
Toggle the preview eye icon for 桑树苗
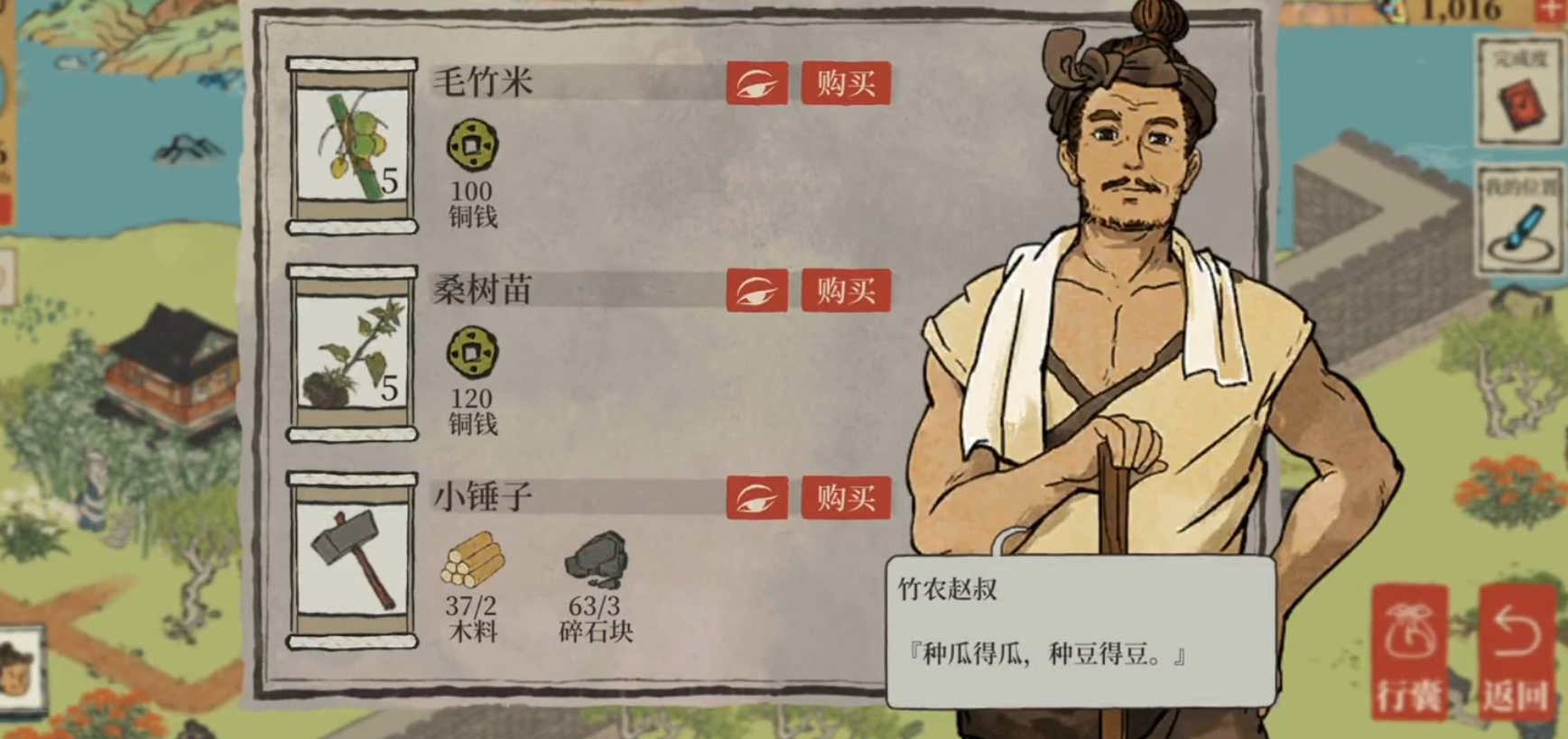tap(758, 291)
